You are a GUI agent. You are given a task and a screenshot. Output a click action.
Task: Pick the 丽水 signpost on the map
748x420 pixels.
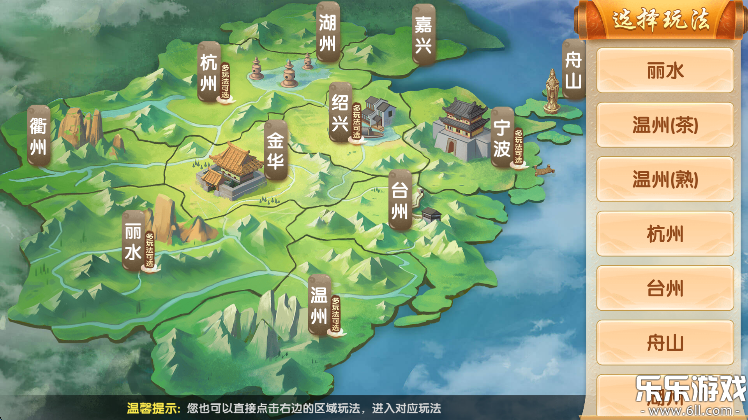[133, 241]
